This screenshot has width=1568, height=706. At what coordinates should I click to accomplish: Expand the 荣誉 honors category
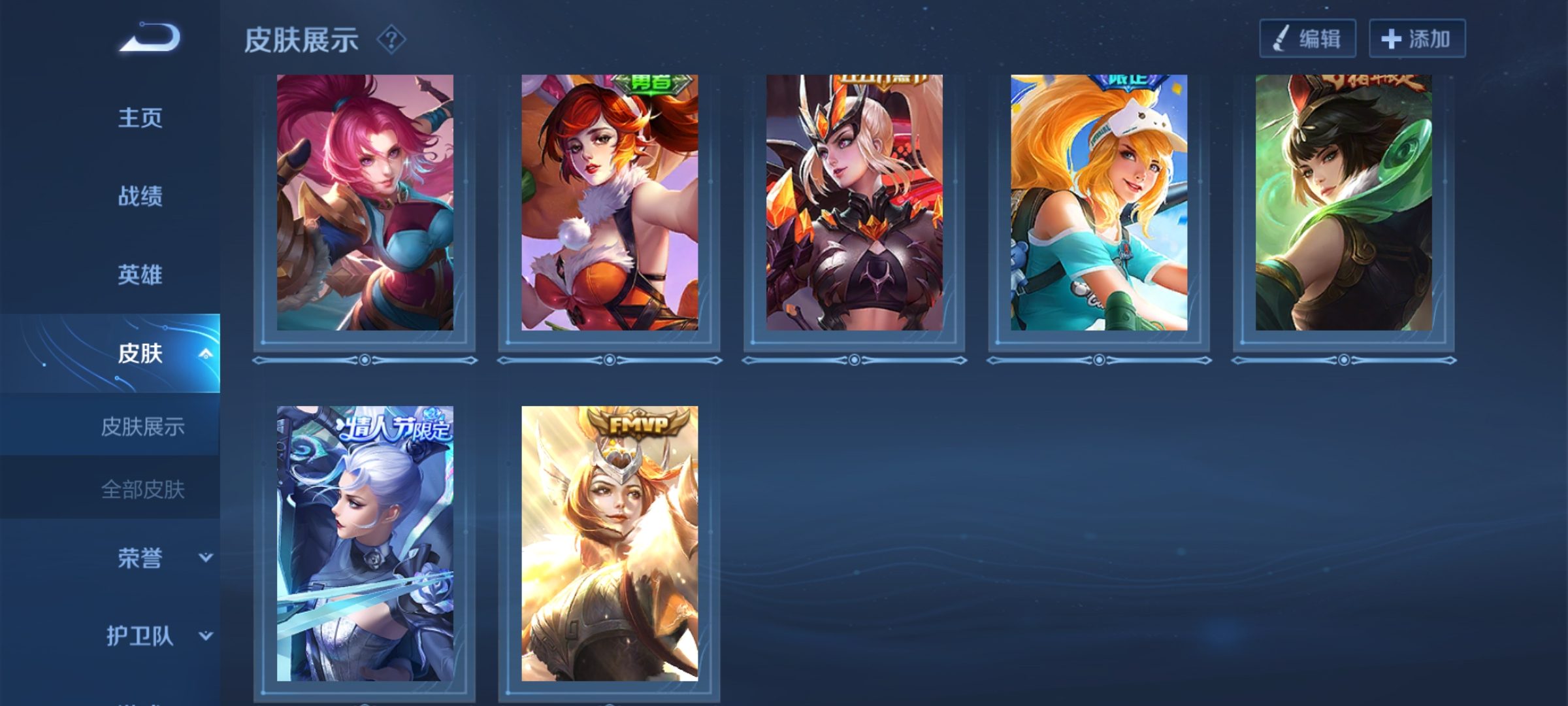pos(205,558)
